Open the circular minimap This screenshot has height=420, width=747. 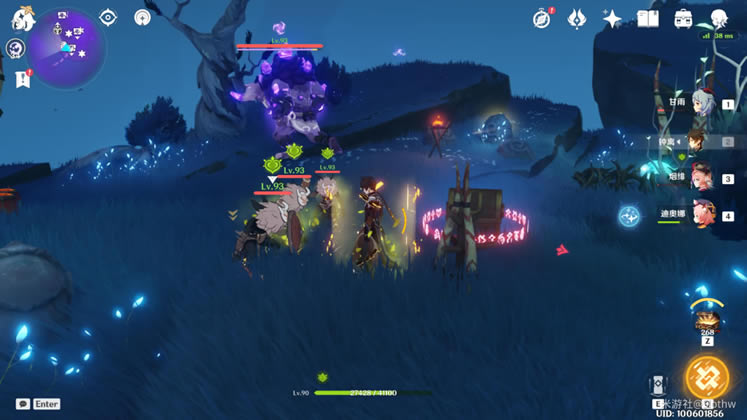pyautogui.click(x=68, y=48)
